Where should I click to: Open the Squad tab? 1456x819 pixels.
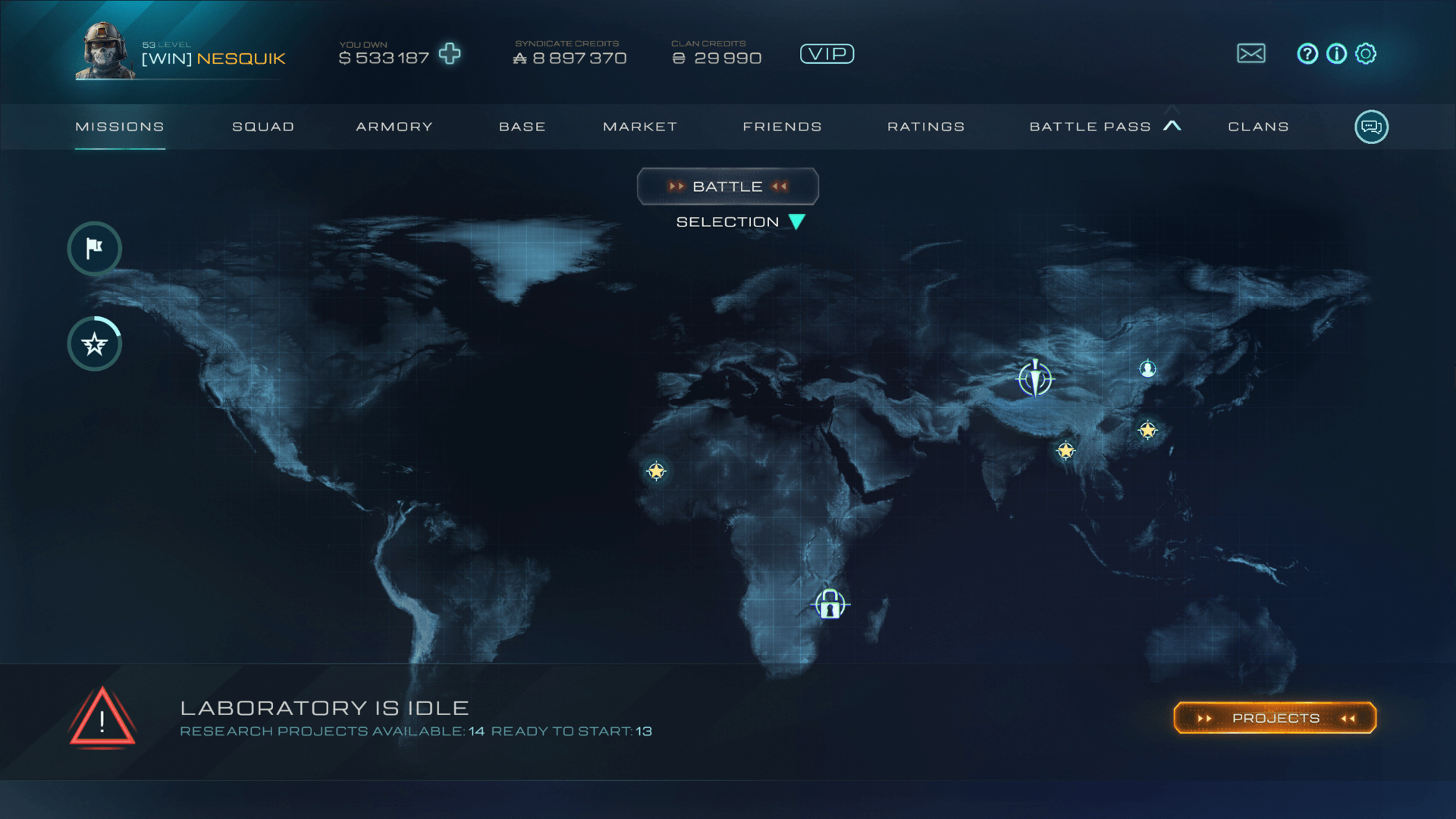coord(263,127)
